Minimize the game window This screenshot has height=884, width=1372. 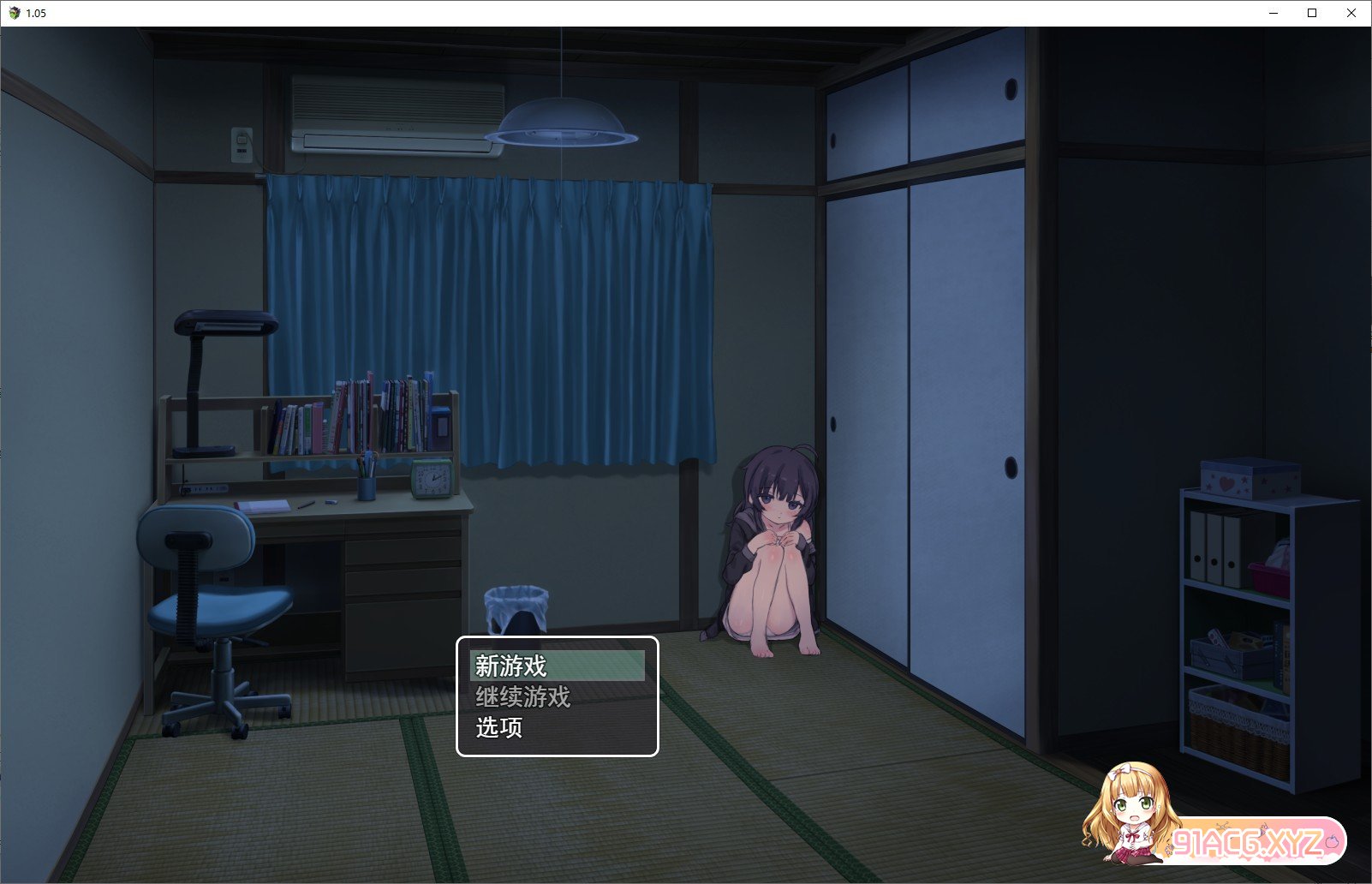click(x=1273, y=13)
